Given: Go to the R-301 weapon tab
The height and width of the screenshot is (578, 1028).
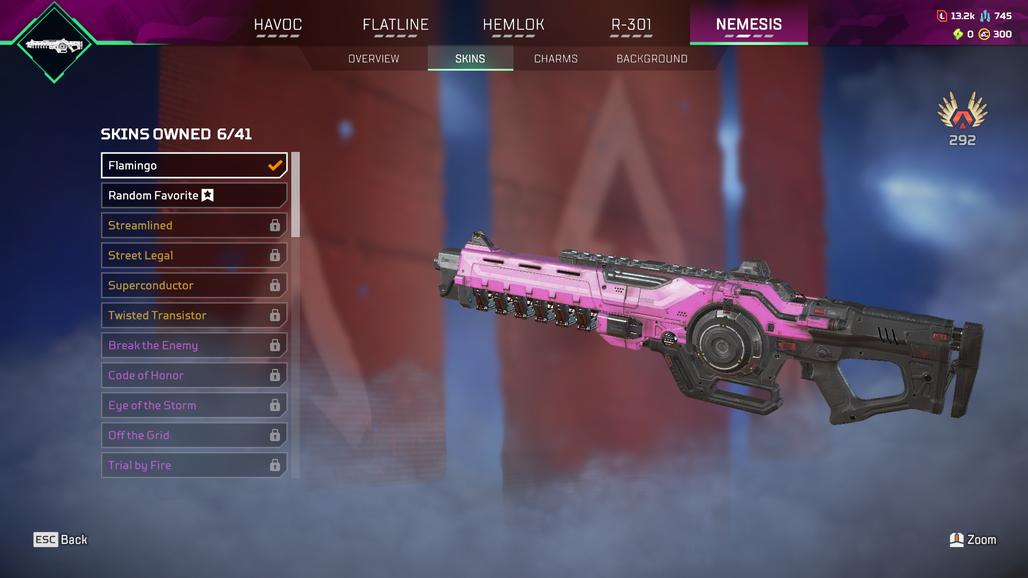Looking at the screenshot, I should coord(631,25).
